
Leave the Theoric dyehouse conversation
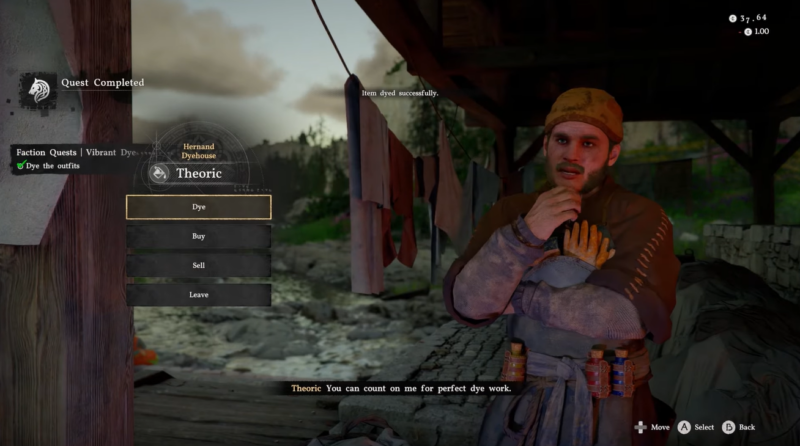click(x=198, y=294)
